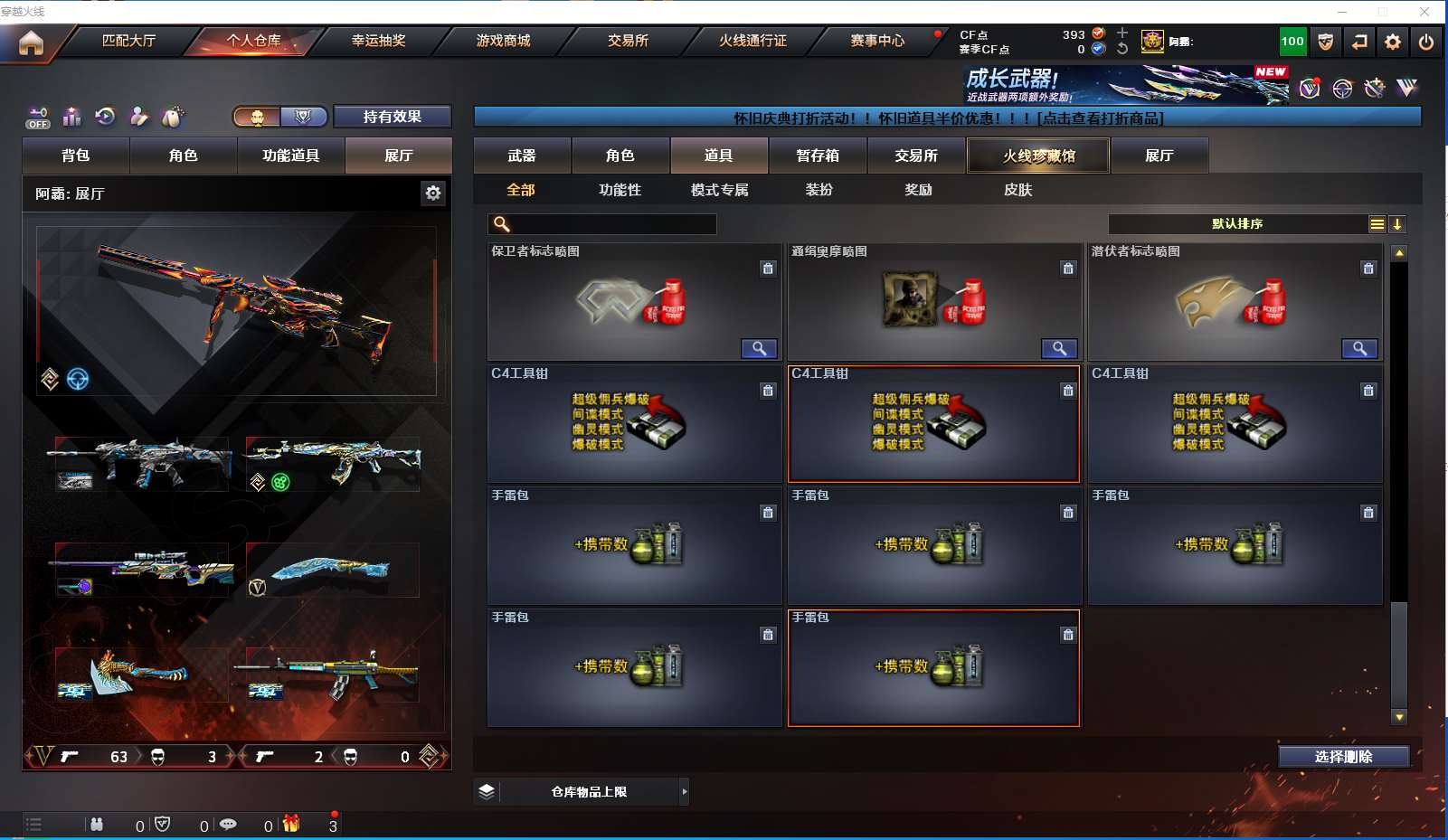Open the 暂存箱 temporary storage tab

818,156
